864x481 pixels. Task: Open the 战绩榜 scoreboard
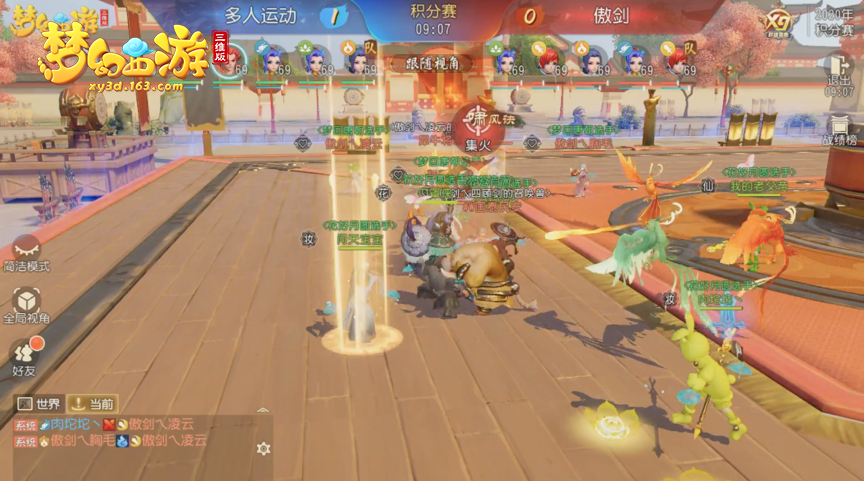[838, 130]
